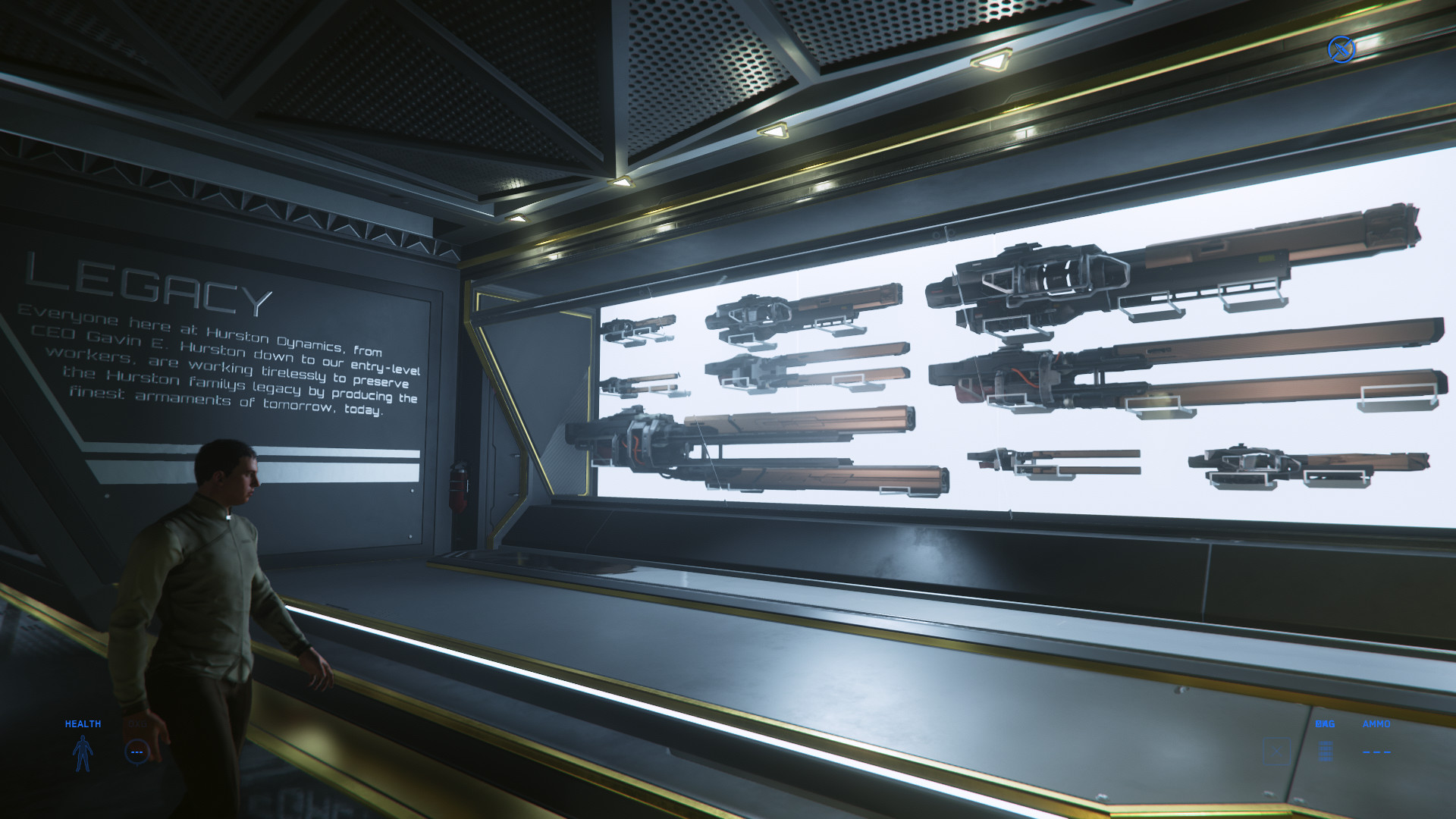This screenshot has width=1456, height=819.
Task: Click the circular gauge beside the health figure
Action: [136, 752]
